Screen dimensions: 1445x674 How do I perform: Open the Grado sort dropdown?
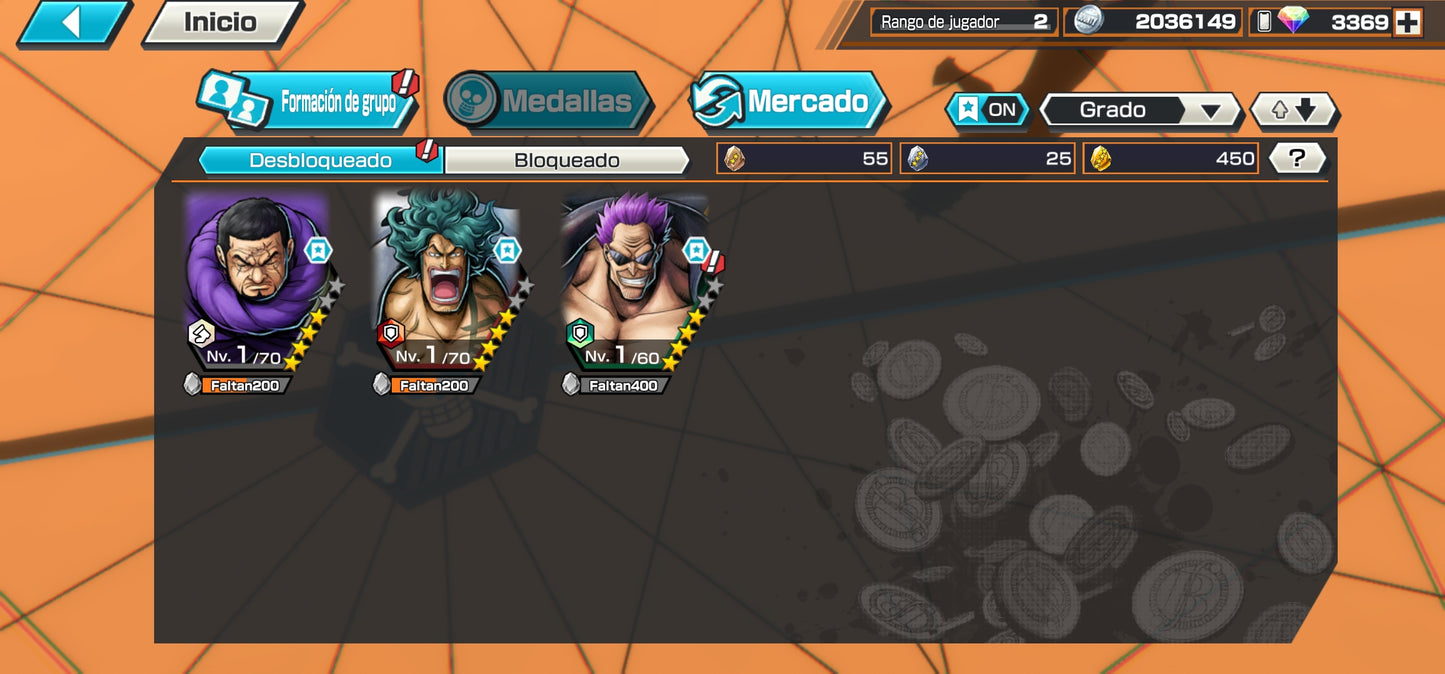tap(1140, 110)
